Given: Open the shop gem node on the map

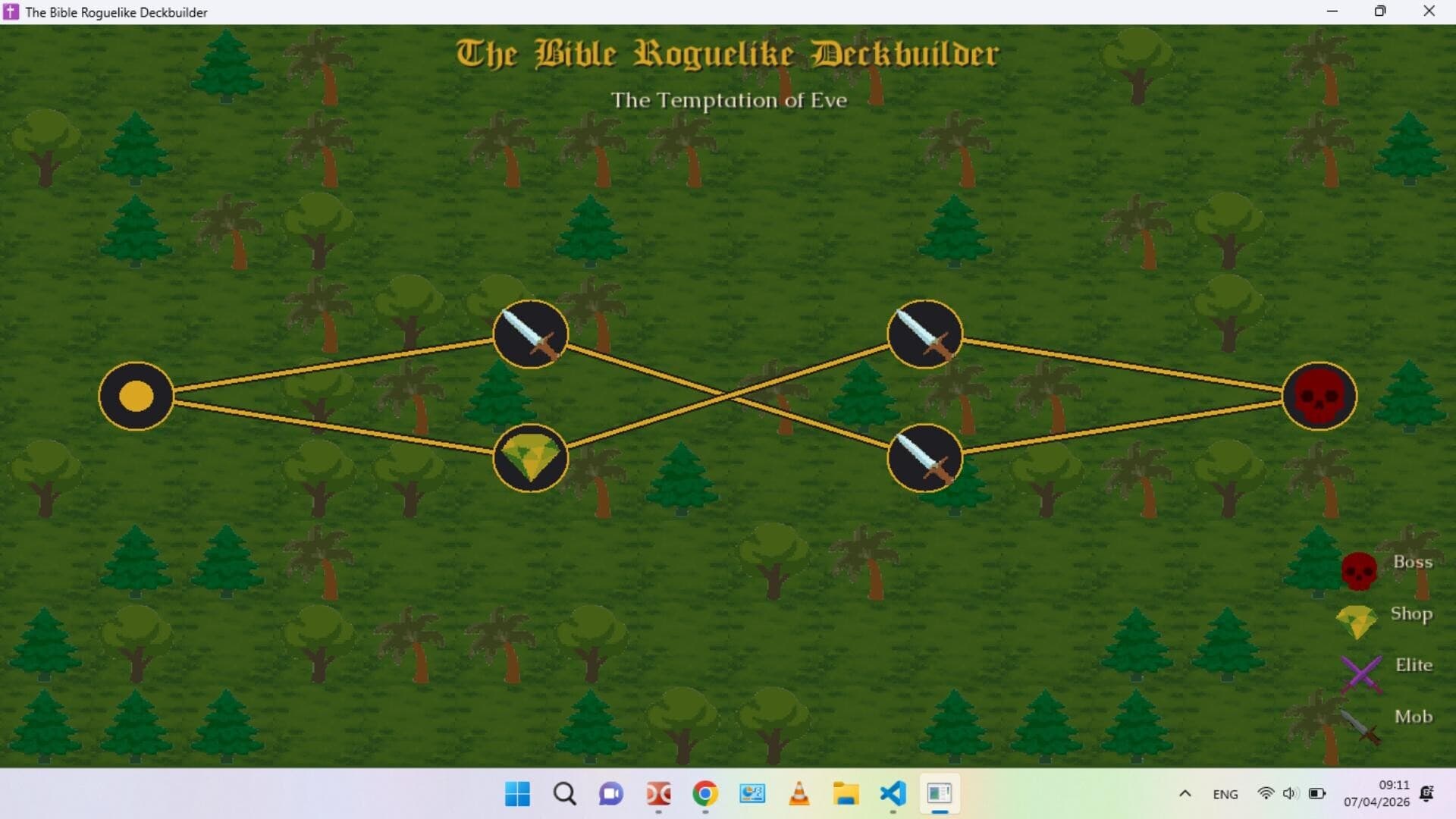Looking at the screenshot, I should 530,458.
